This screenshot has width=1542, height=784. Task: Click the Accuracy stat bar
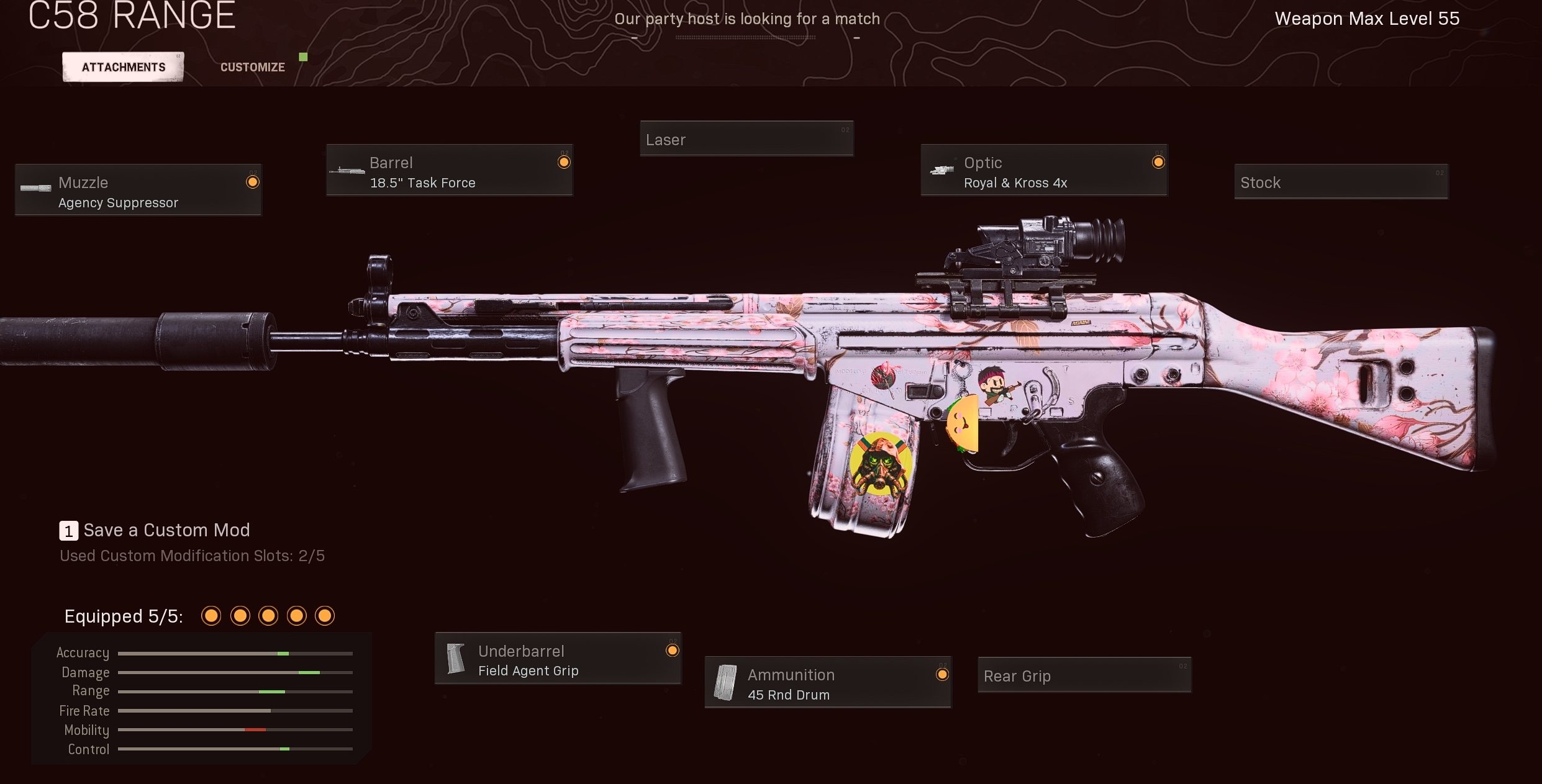point(235,653)
